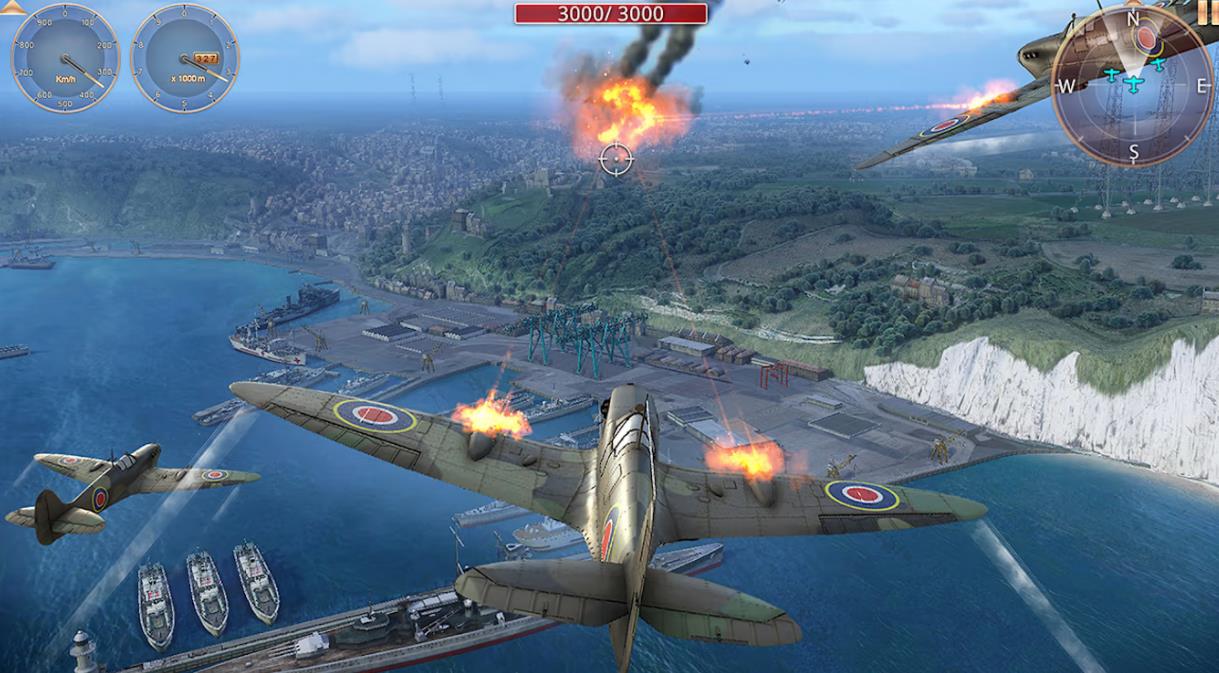Click the circular compass radar minimap

pyautogui.click(x=1132, y=85)
